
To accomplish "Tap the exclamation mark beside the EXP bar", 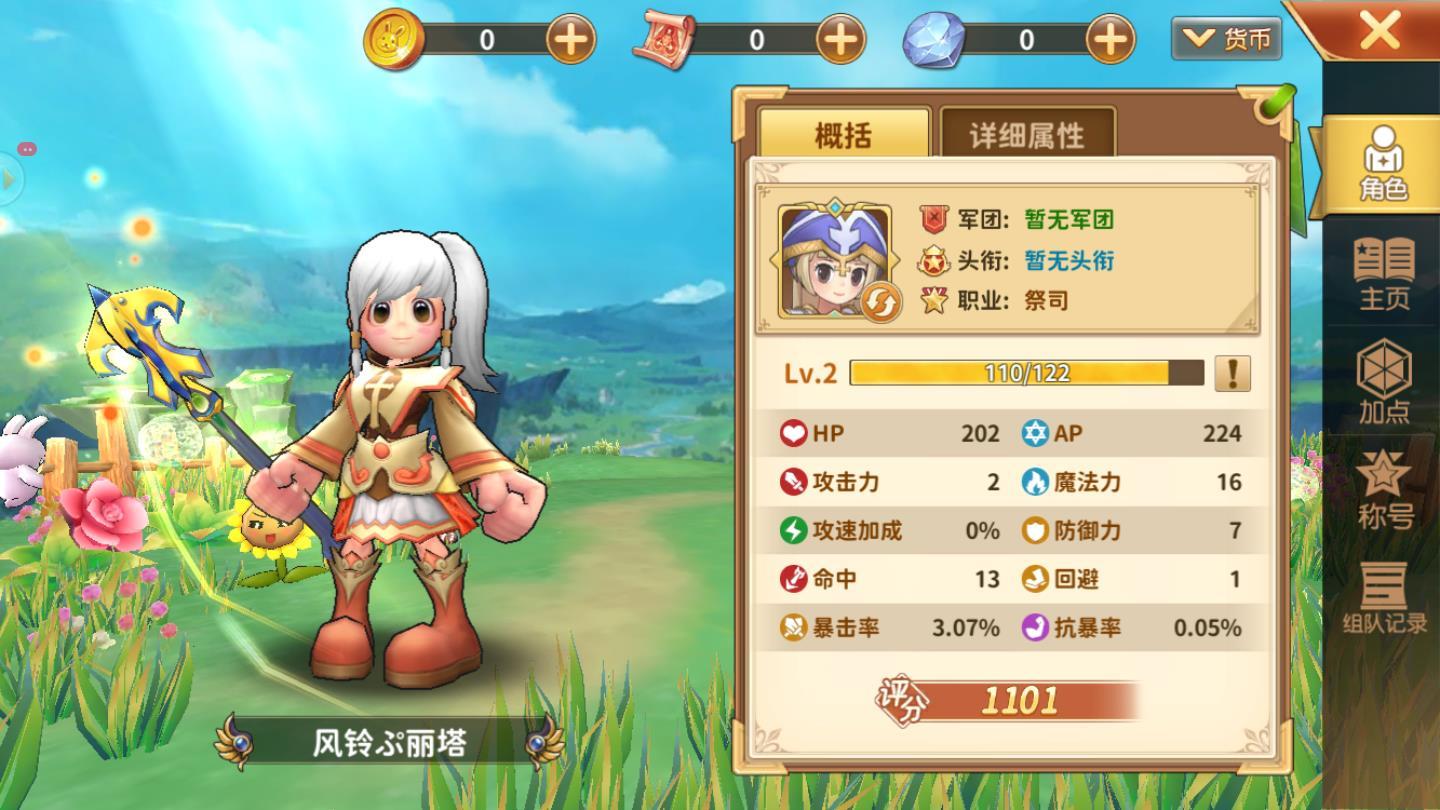I will [1232, 372].
